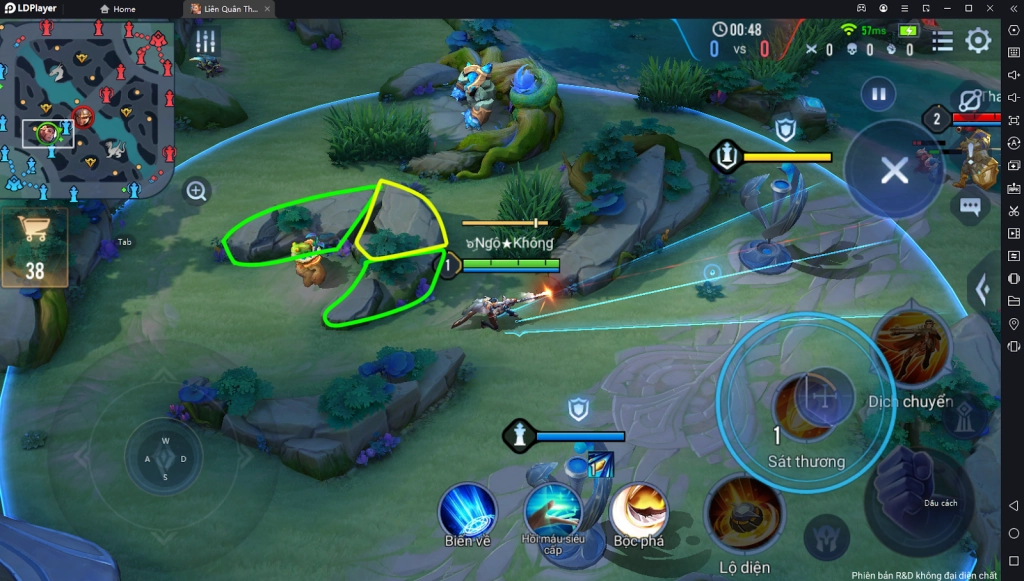This screenshot has width=1024, height=581.
Task: Select the tower target button
Action: click(966, 419)
